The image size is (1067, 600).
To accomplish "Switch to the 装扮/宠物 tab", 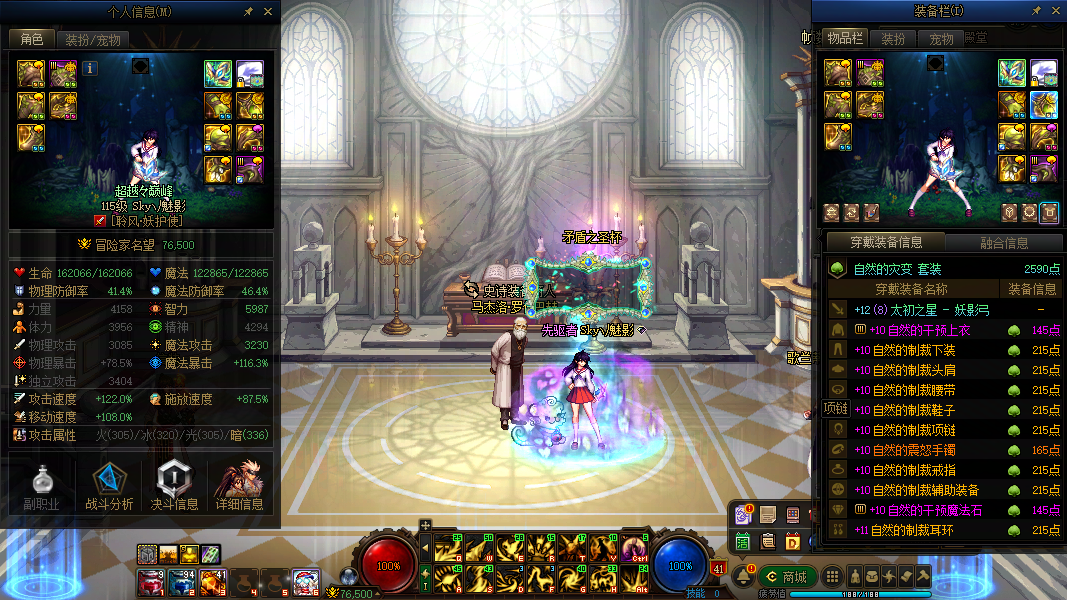I will 93,40.
